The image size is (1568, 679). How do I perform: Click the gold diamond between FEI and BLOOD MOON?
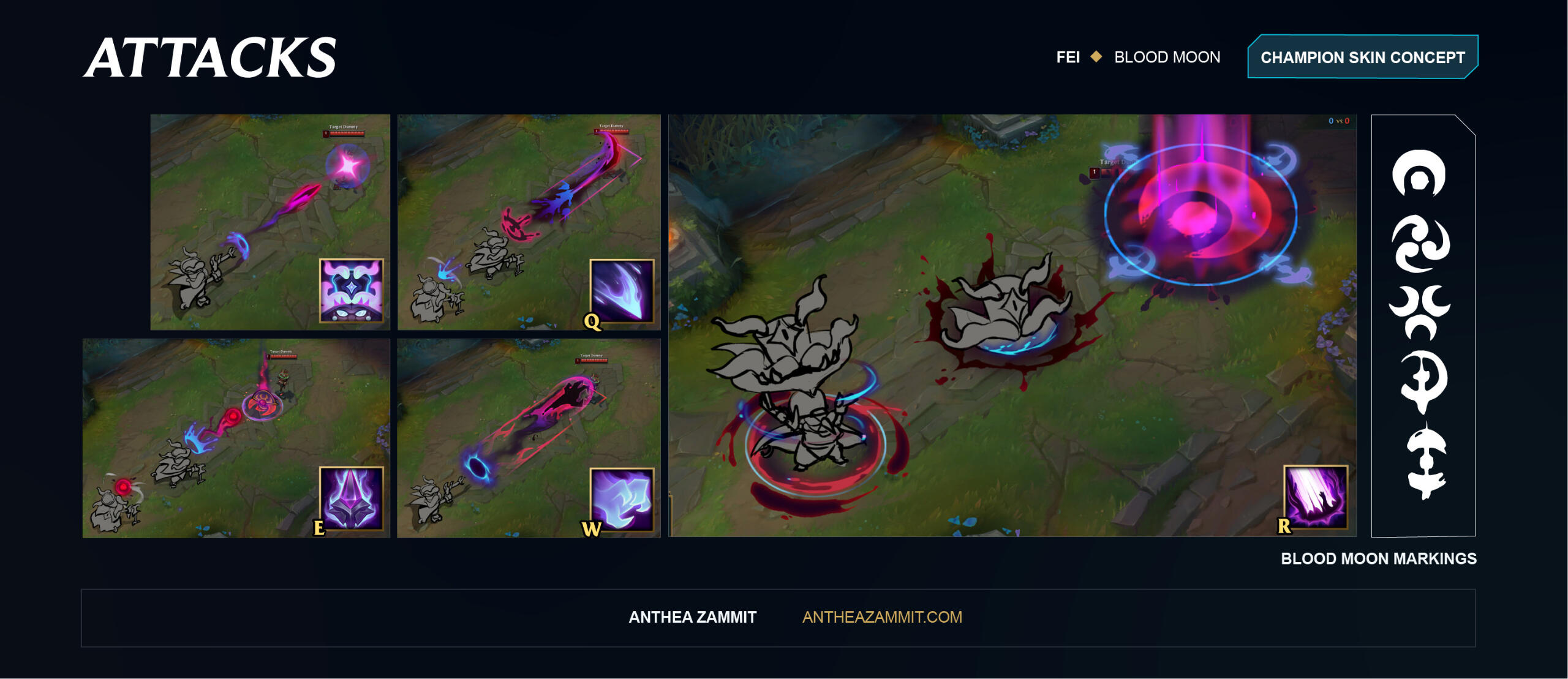1095,57
